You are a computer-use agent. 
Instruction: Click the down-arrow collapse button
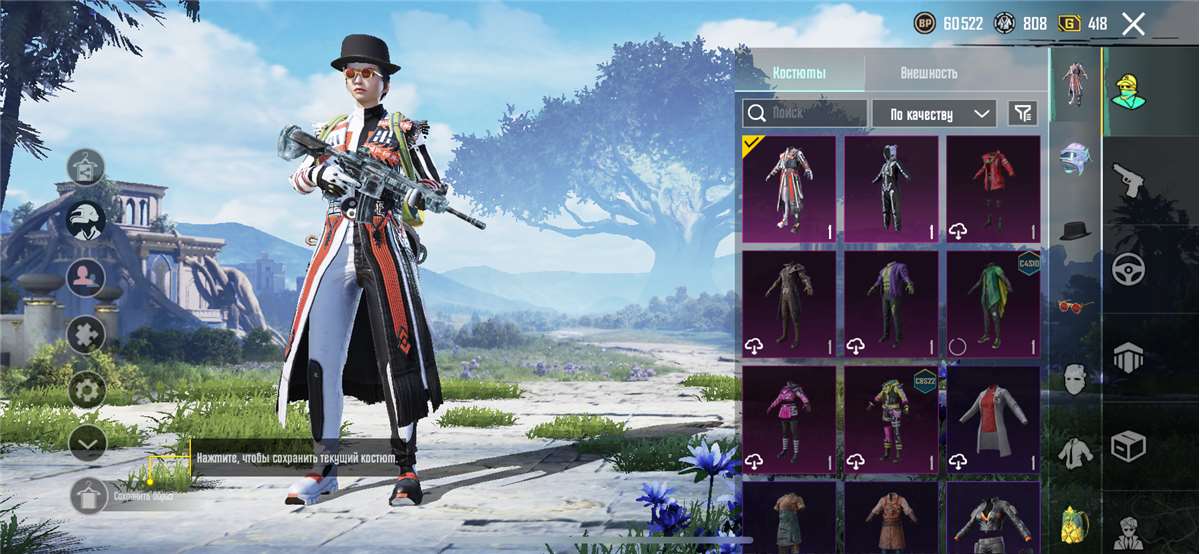[87, 443]
